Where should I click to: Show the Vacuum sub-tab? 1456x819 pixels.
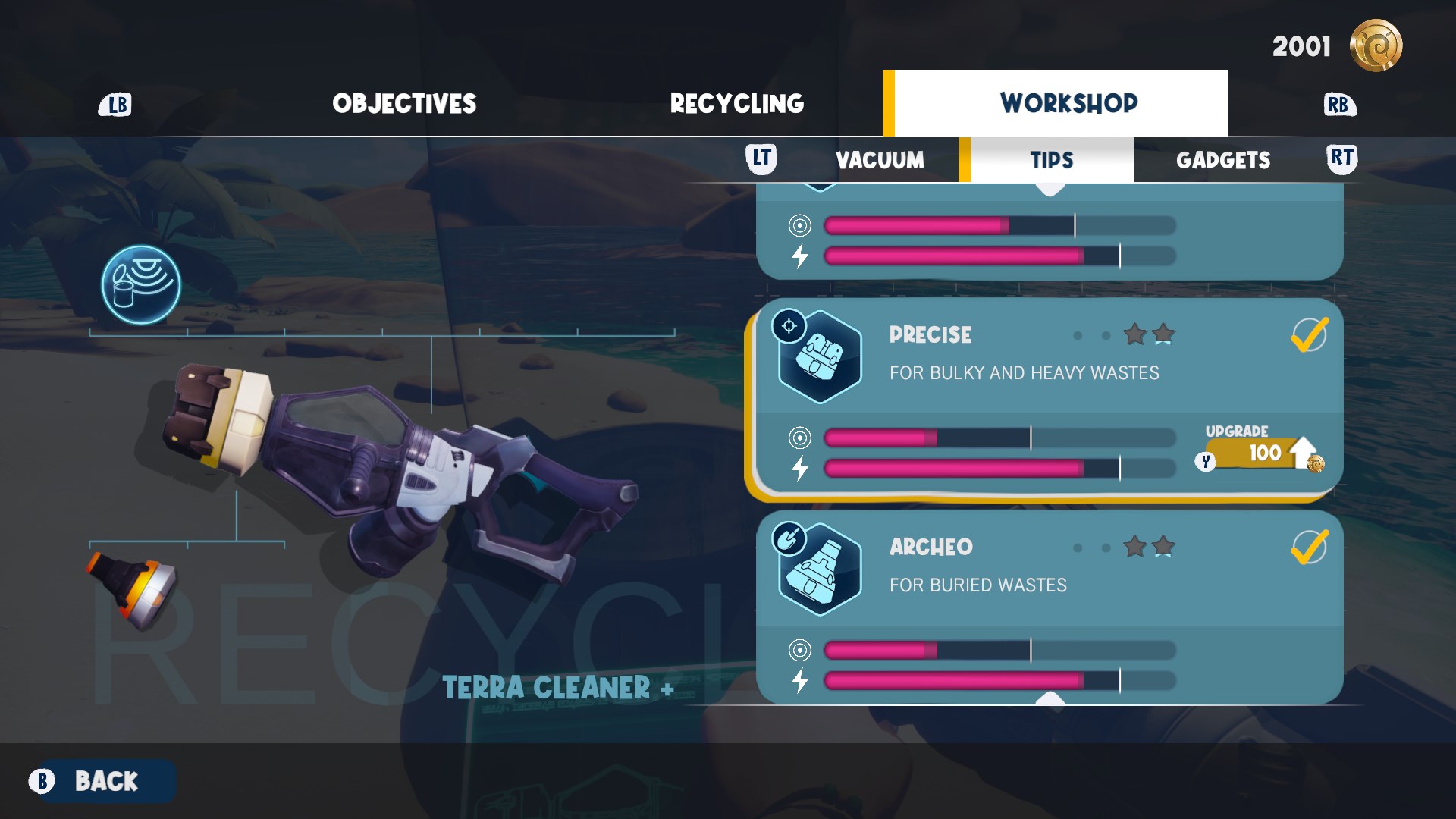click(x=880, y=160)
